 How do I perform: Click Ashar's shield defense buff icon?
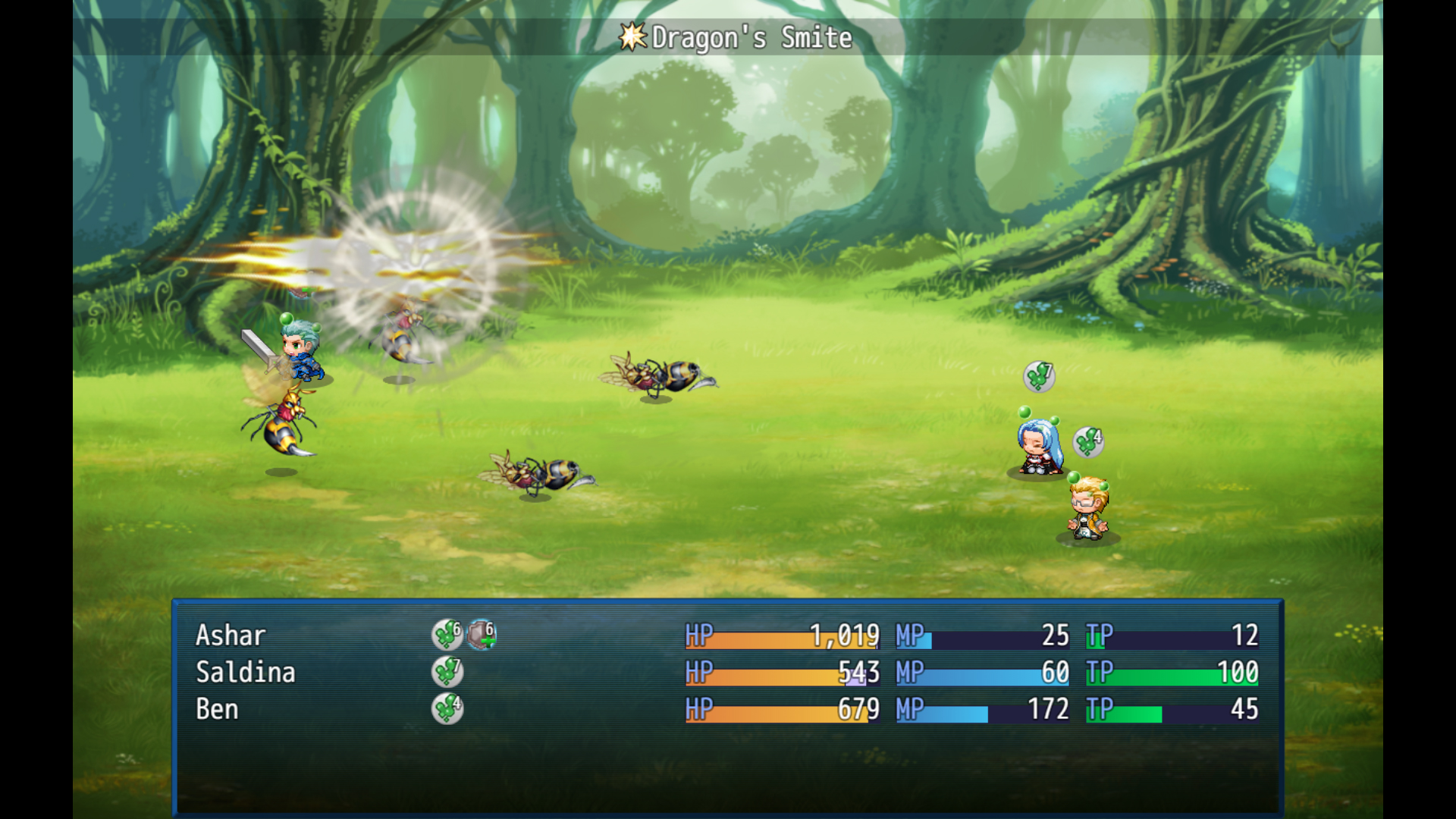(x=481, y=635)
